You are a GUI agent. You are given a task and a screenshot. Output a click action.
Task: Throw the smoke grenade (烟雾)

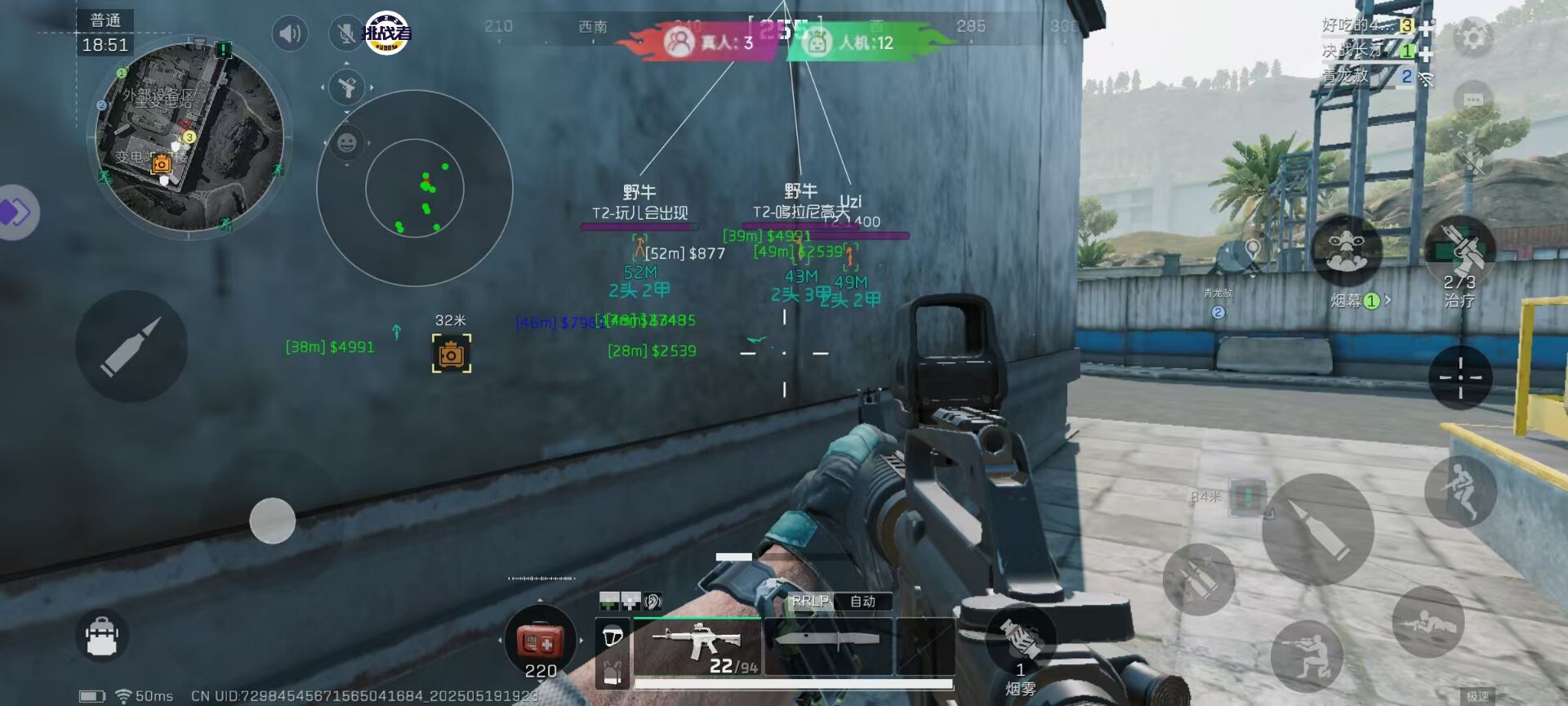pos(1019,641)
